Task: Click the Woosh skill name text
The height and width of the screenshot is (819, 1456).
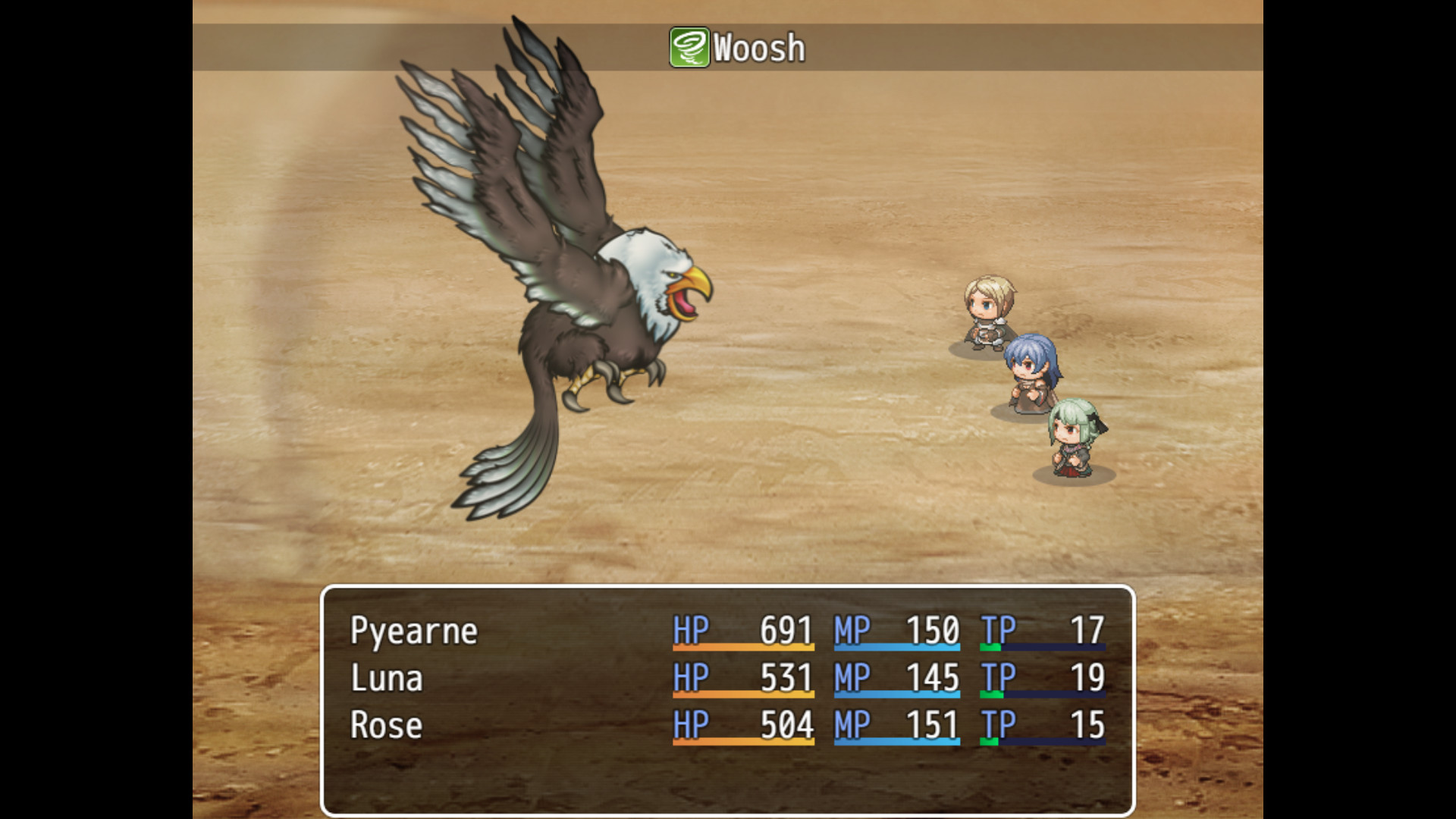Action: [757, 48]
